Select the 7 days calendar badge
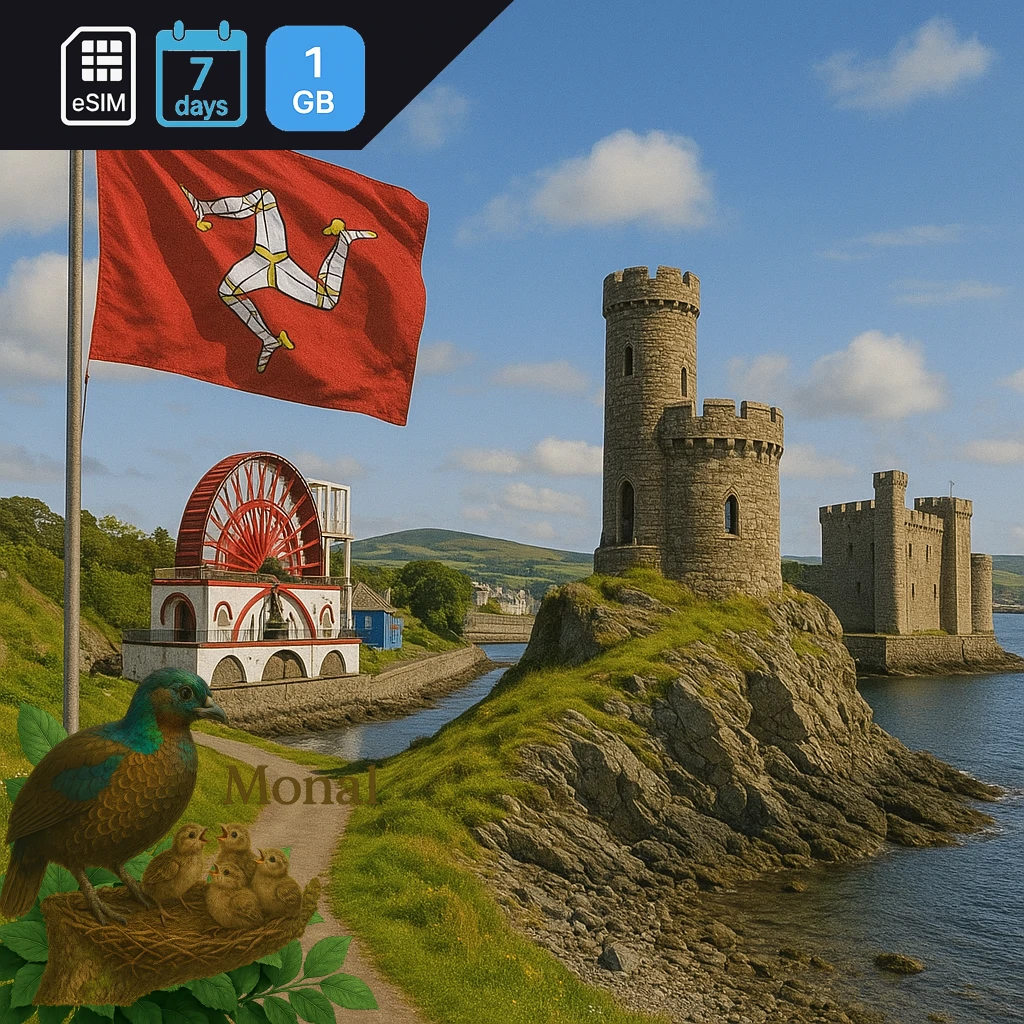The image size is (1024, 1024). (x=201, y=76)
